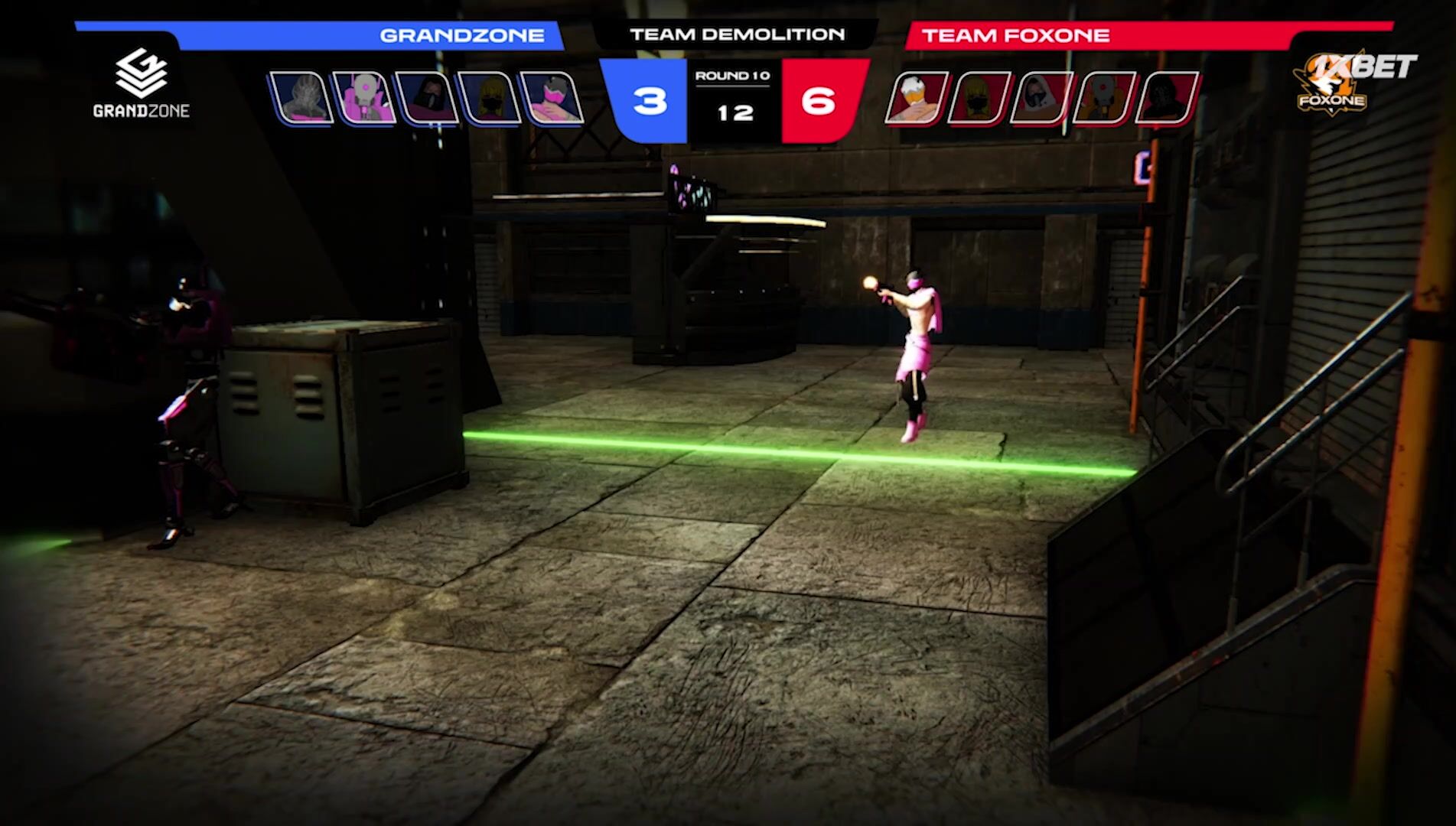
Task: Select Foxone's orange-visor shirtless player portrait
Action: (x=917, y=98)
